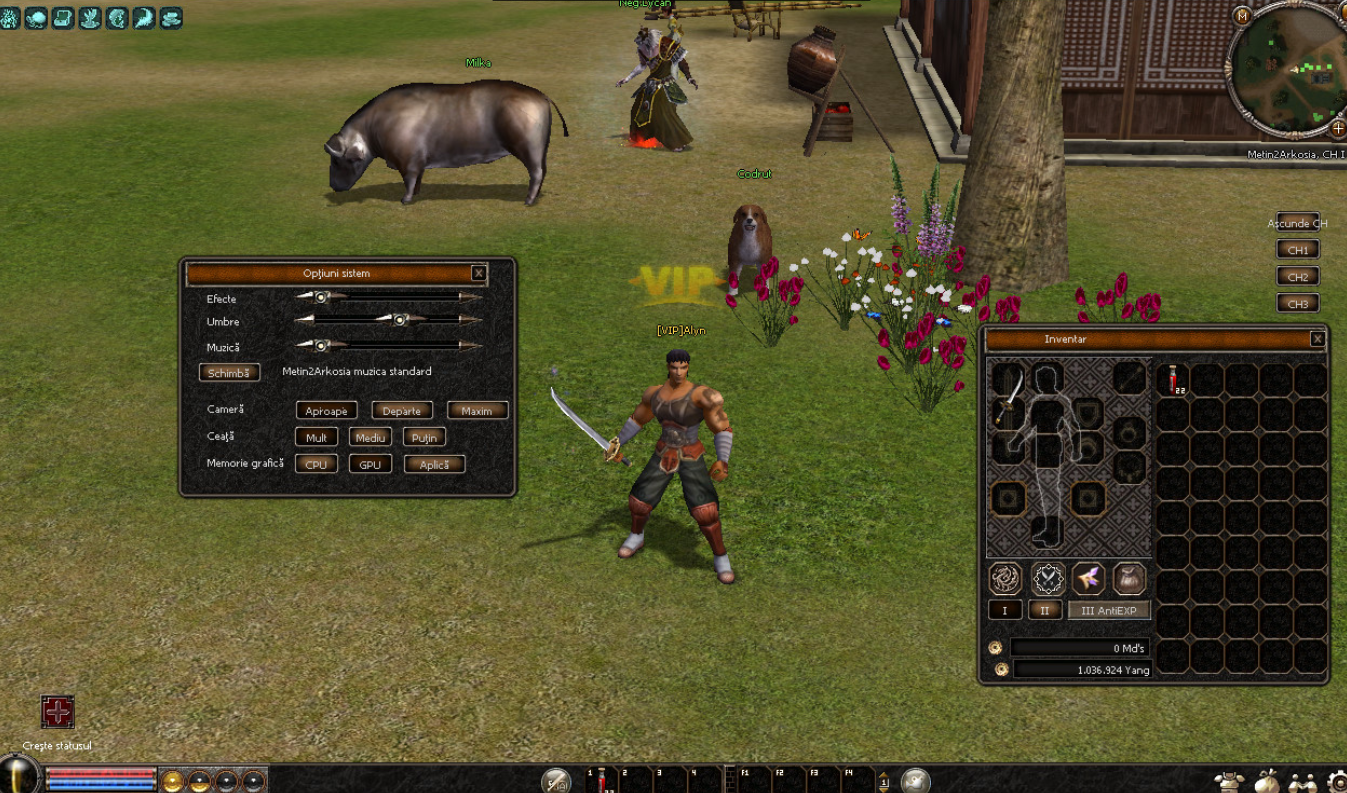Open the map with M button
The height and width of the screenshot is (793, 1347).
tap(1242, 16)
